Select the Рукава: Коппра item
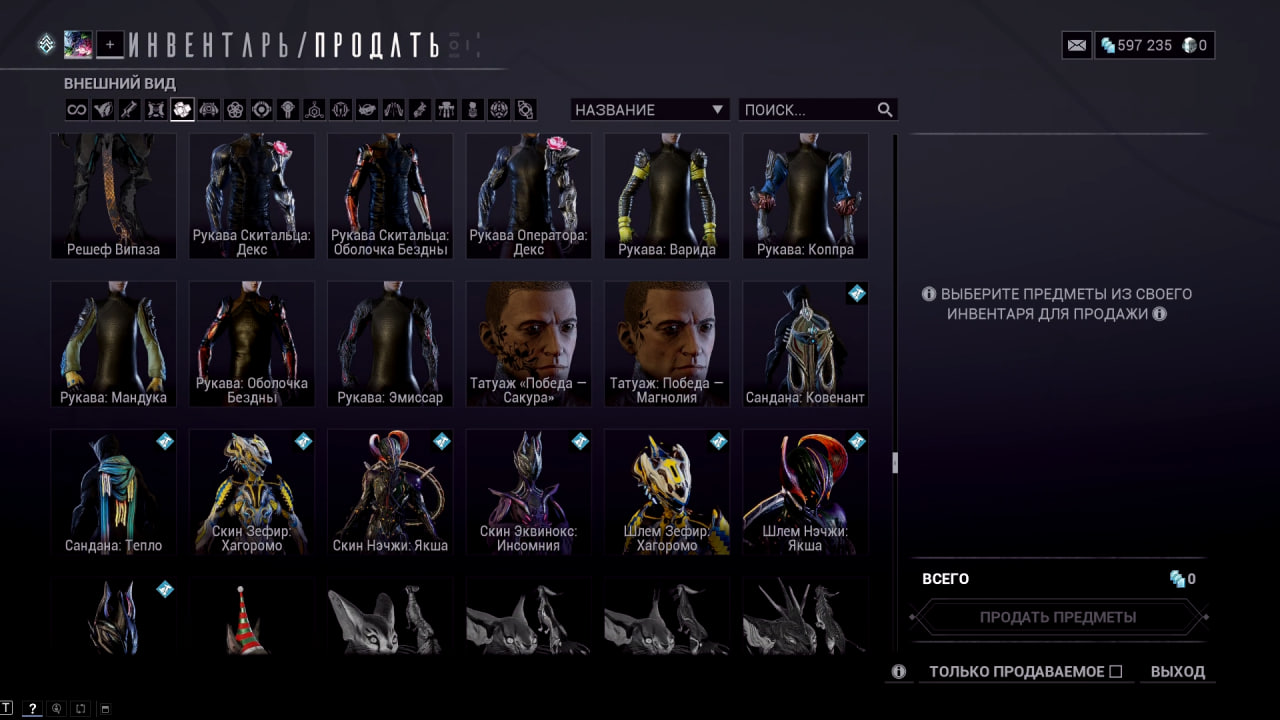Image resolution: width=1280 pixels, height=720 pixels. click(x=805, y=196)
